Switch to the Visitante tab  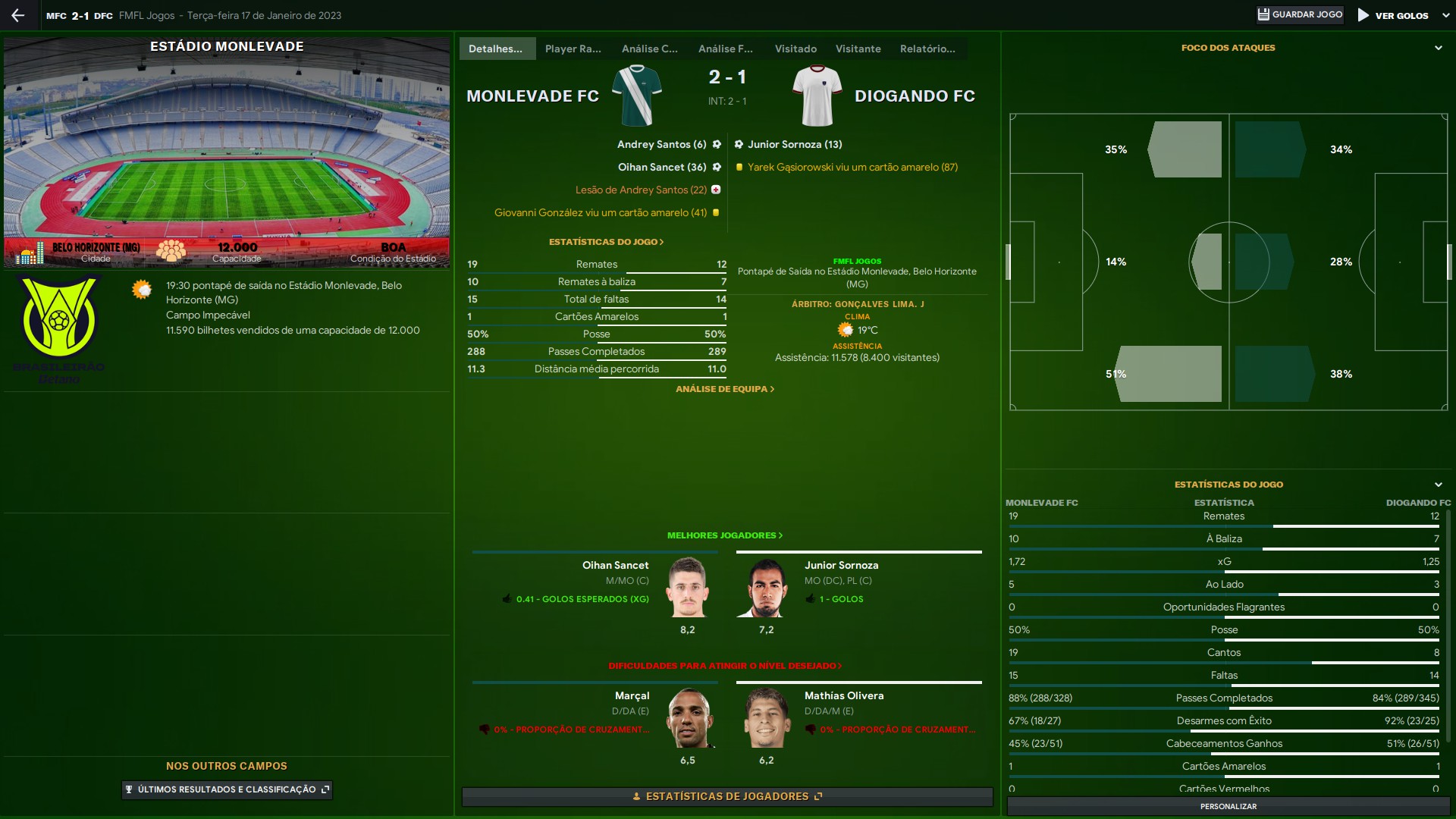click(x=858, y=49)
